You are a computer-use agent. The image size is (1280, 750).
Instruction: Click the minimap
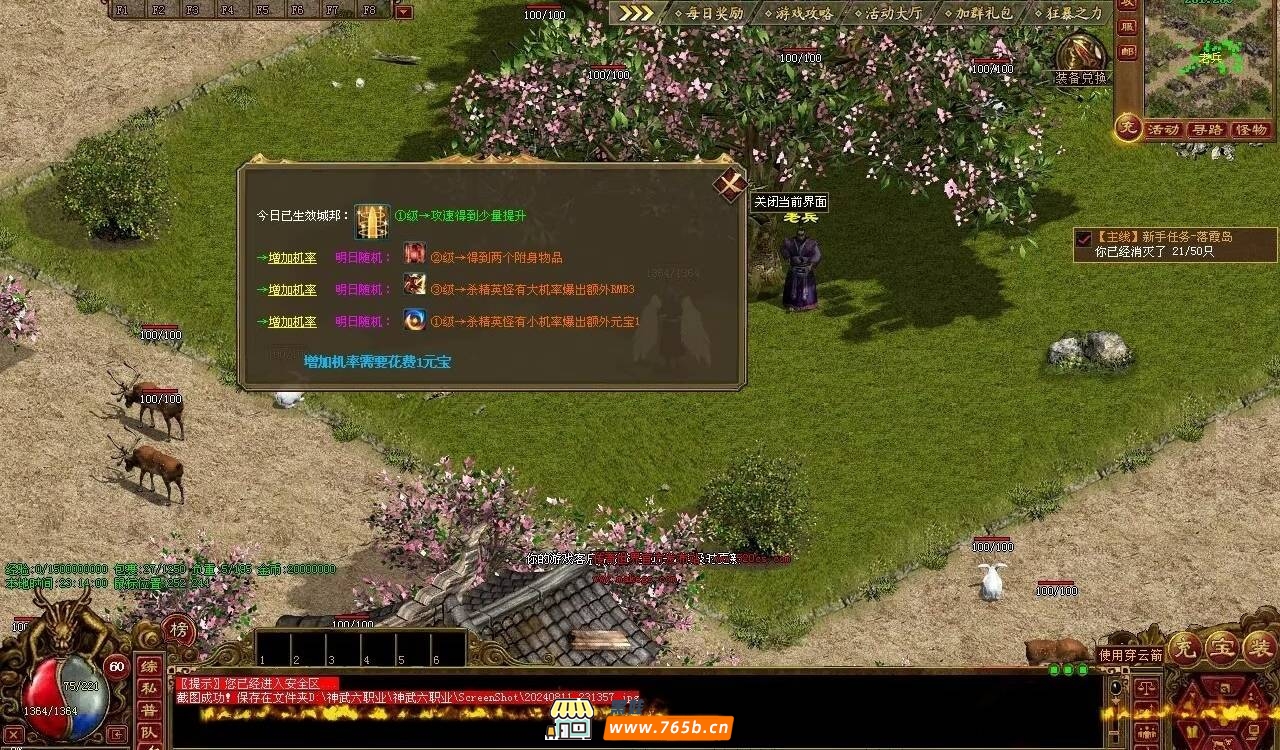[1210, 58]
